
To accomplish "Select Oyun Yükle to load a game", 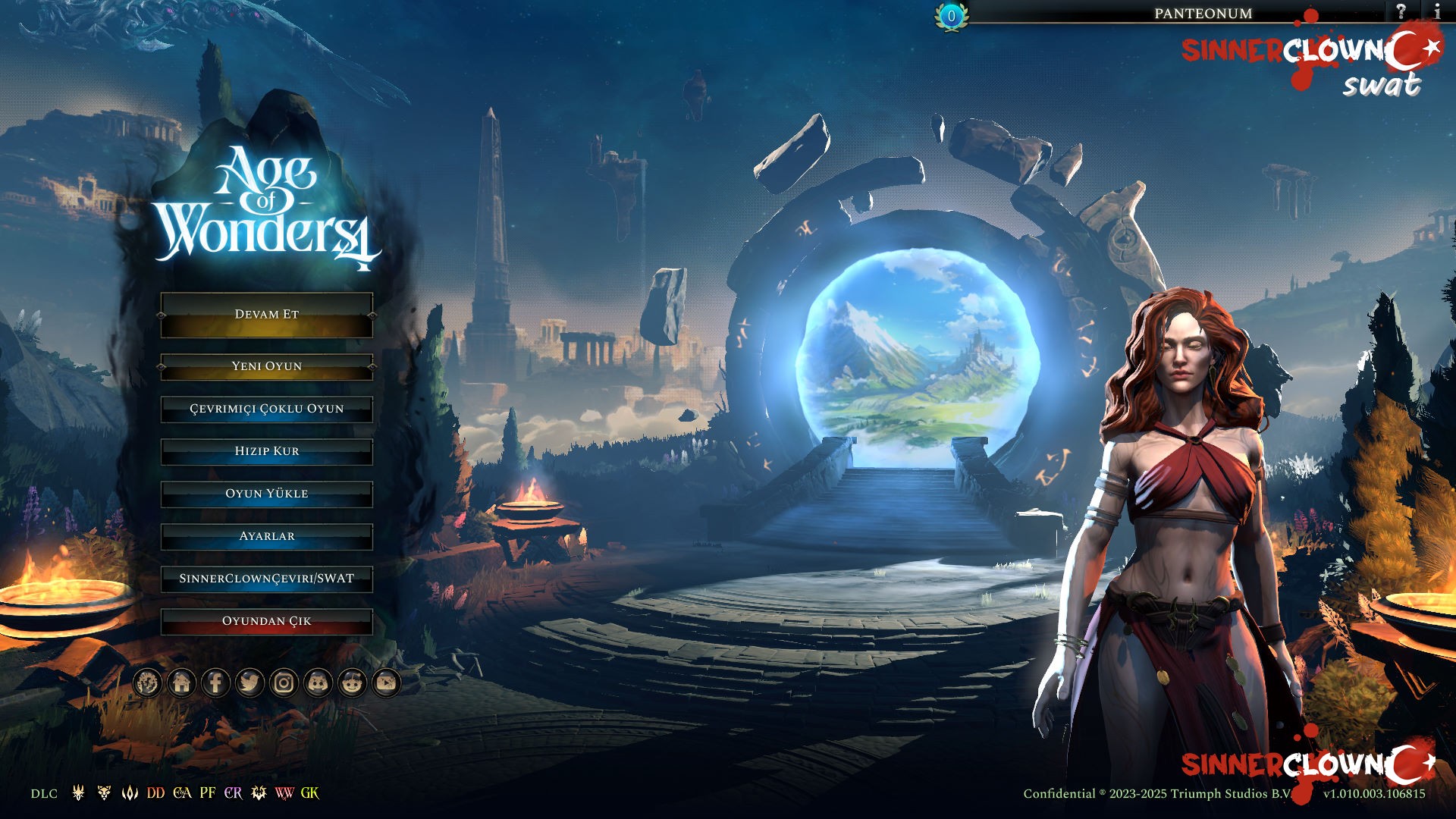I will pos(266,494).
